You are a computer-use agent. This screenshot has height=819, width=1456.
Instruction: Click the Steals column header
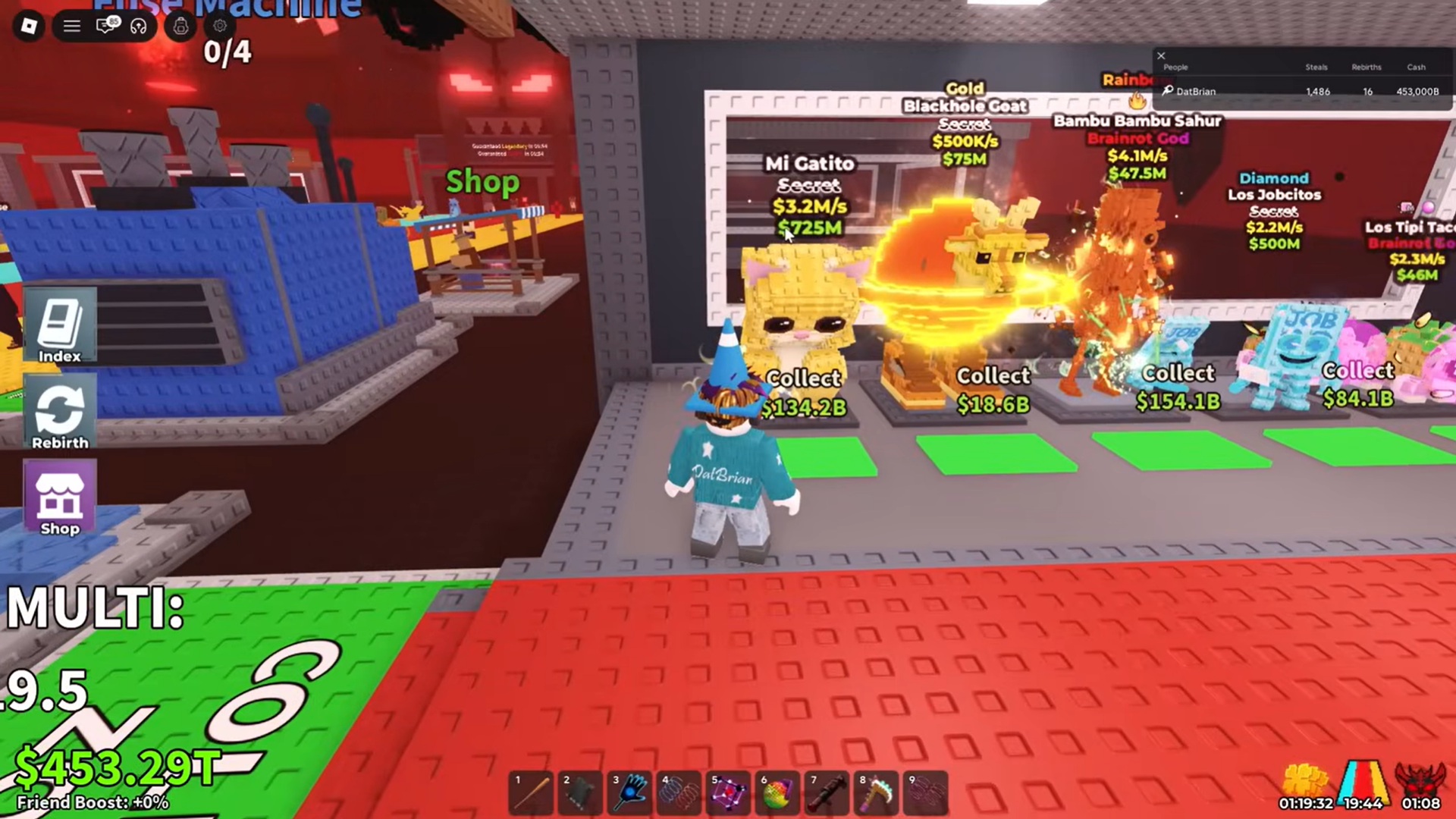pos(1317,67)
